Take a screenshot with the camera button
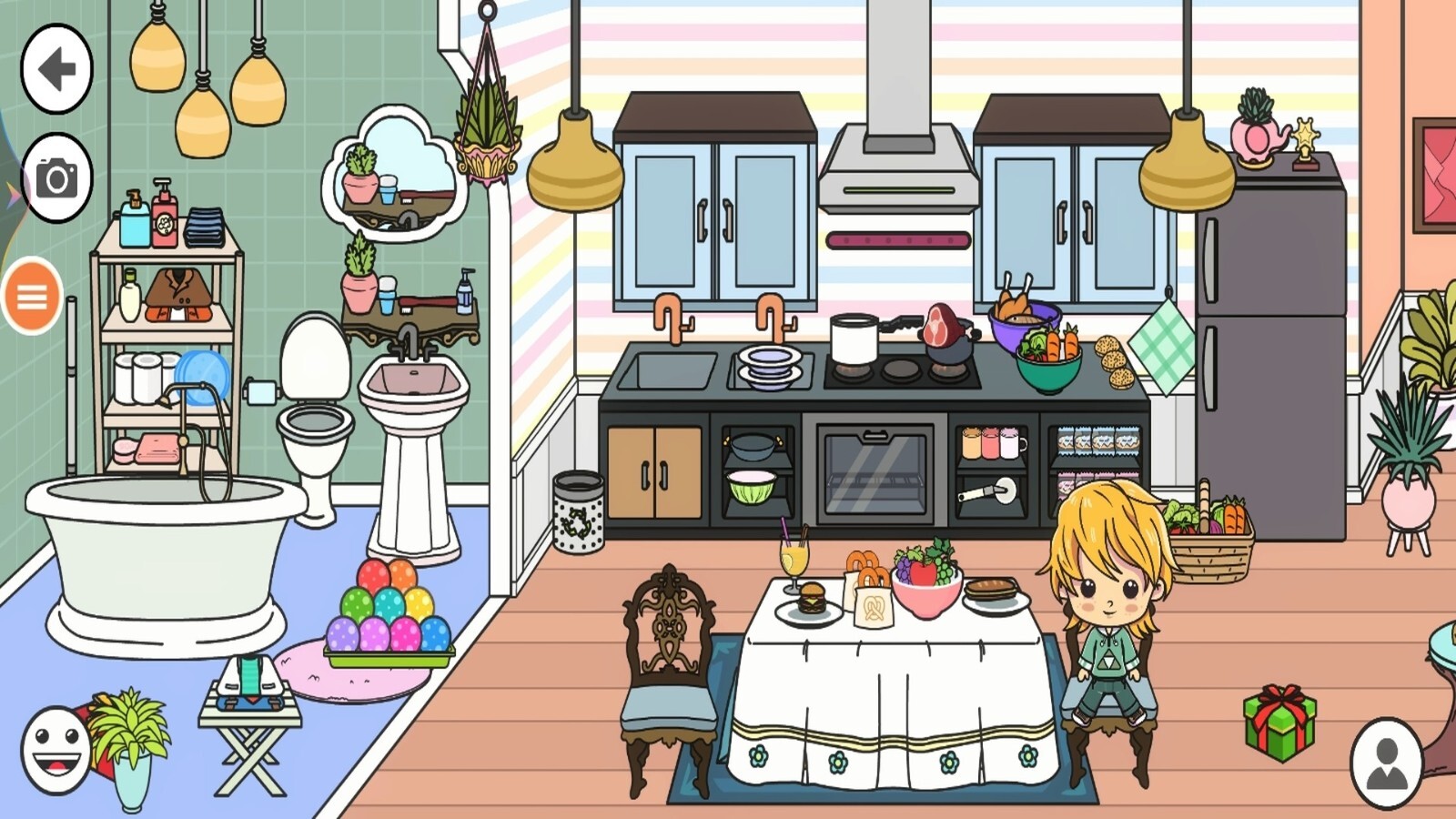This screenshot has height=819, width=1456. pos(56,178)
